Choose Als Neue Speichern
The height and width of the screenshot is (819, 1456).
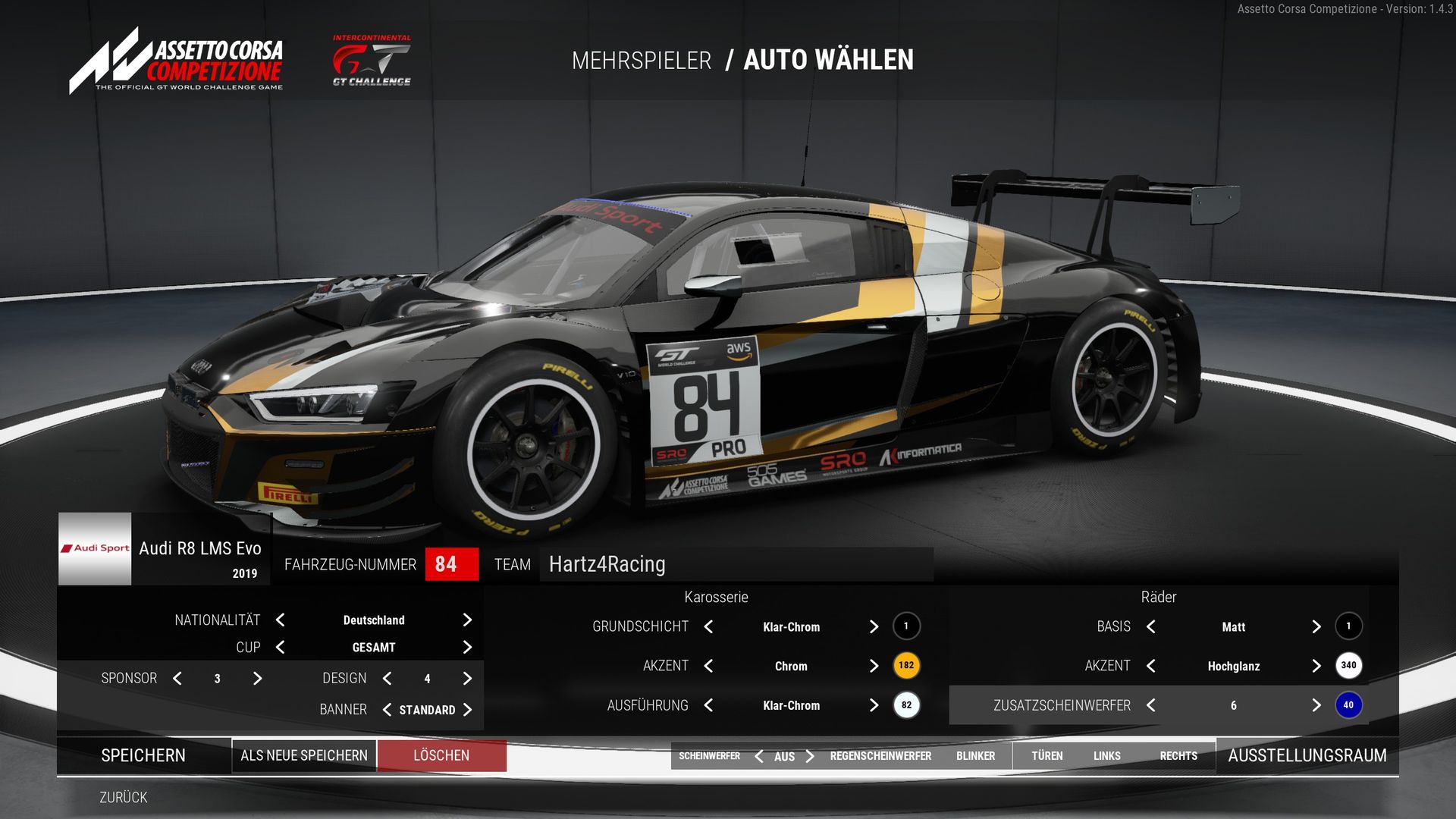304,755
